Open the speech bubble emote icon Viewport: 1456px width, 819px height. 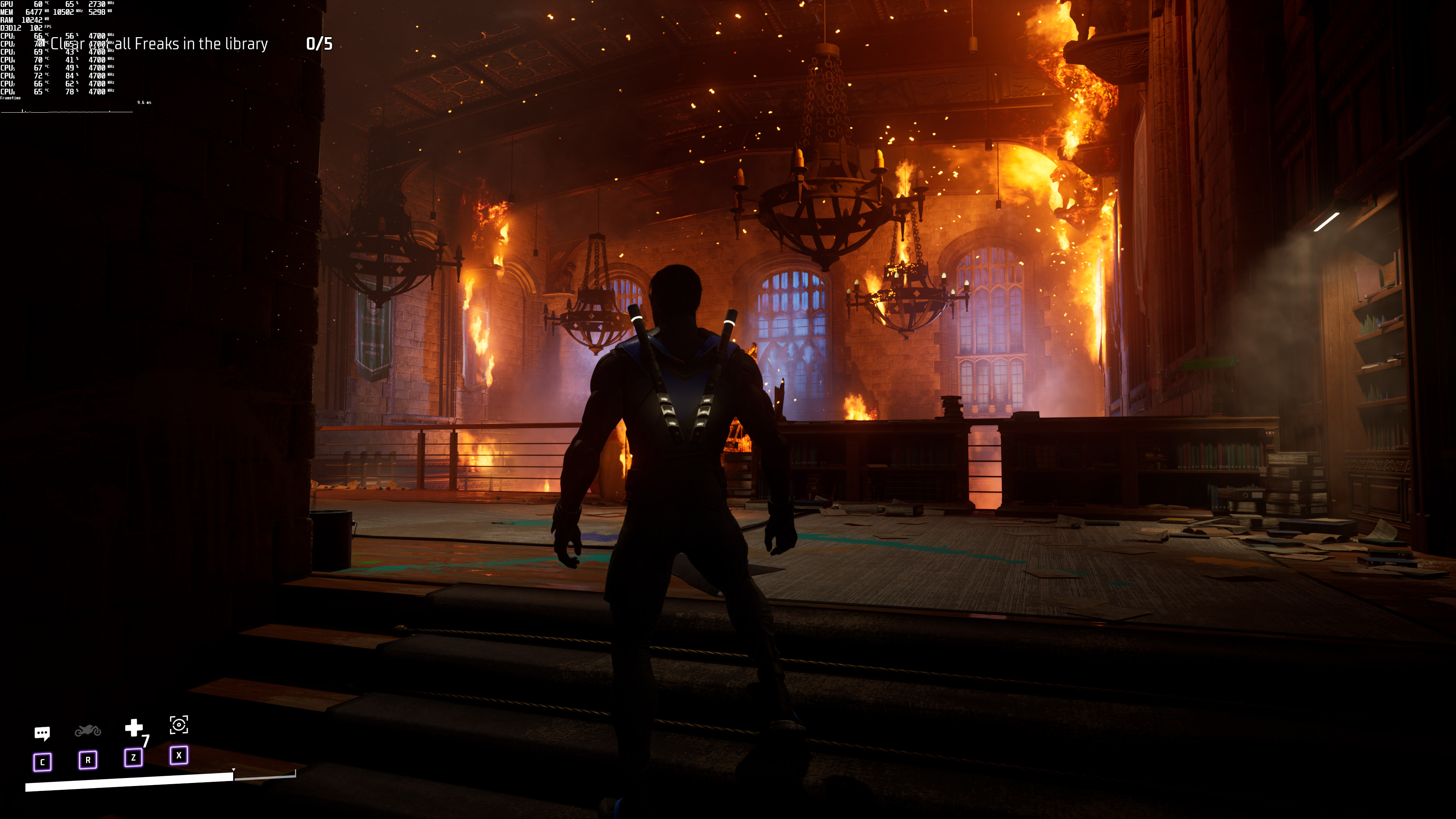click(x=42, y=733)
